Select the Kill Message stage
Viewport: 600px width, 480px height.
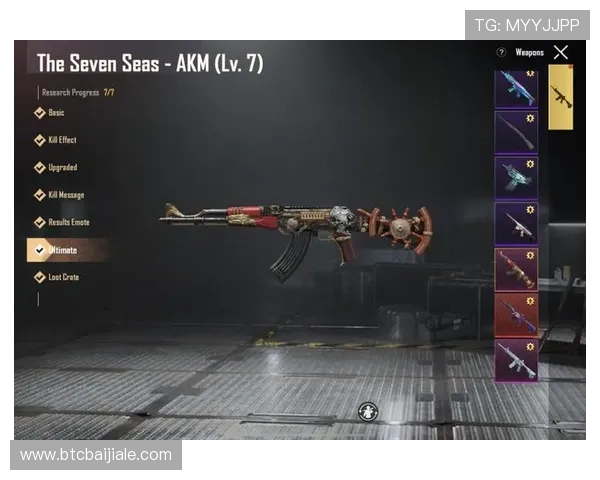[x=65, y=195]
